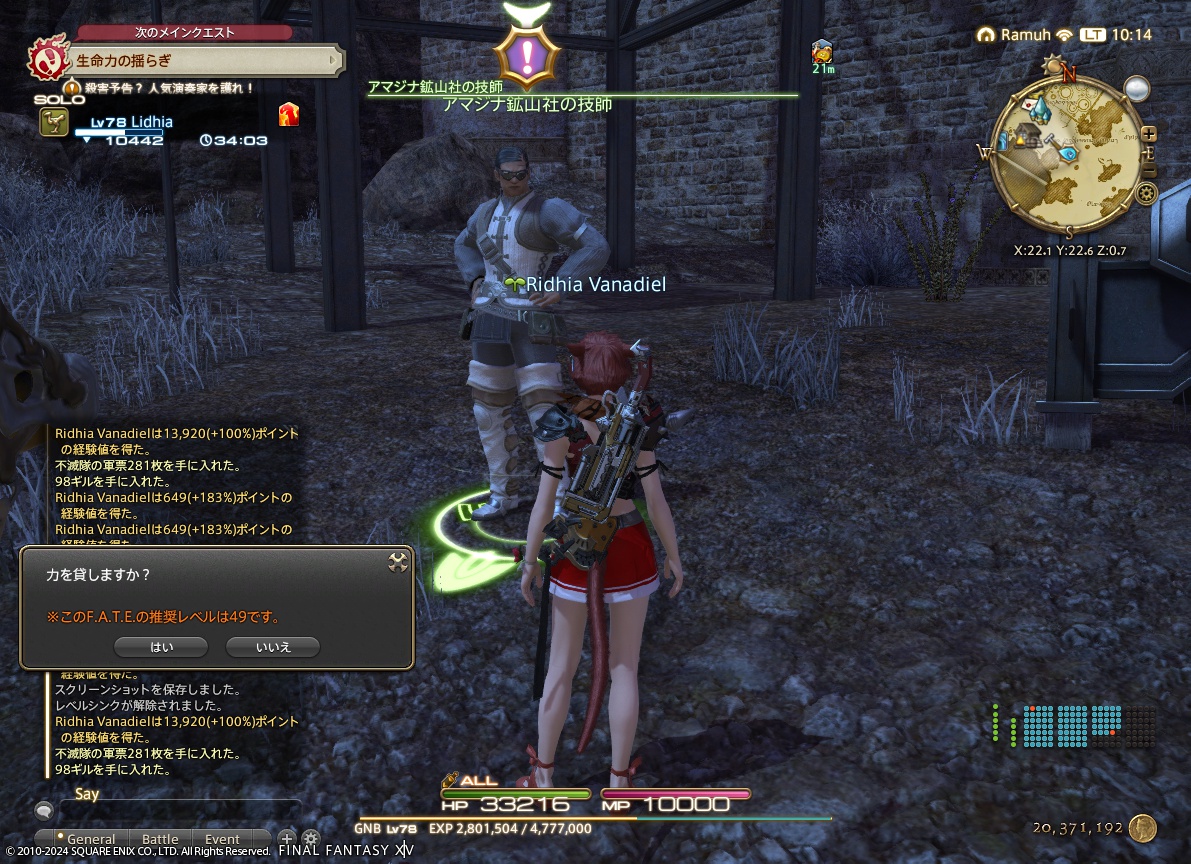Image resolution: width=1191 pixels, height=864 pixels.
Task: Confirm with the はい button
Action: coord(161,647)
